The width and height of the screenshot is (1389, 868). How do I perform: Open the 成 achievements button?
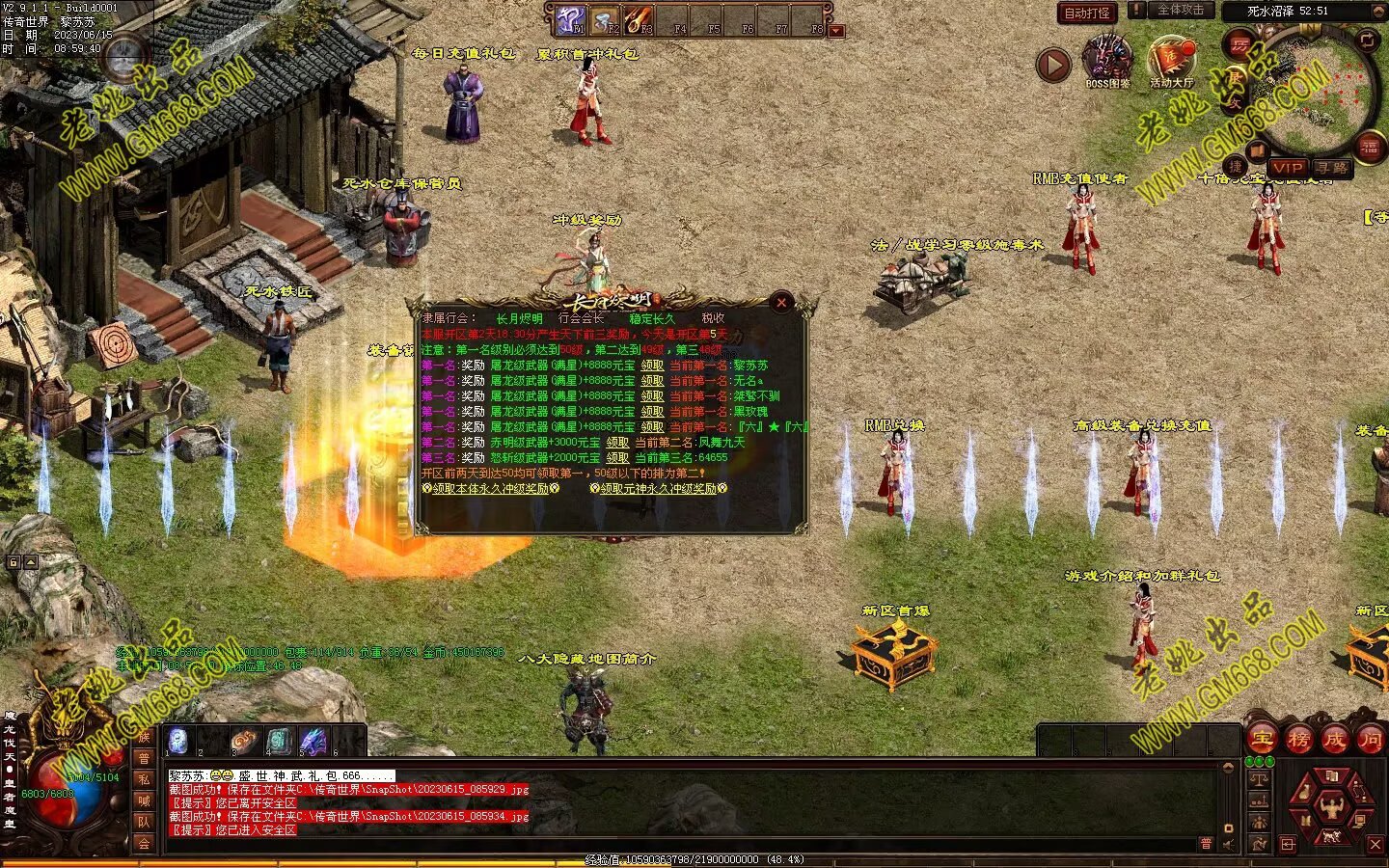pos(1335,740)
